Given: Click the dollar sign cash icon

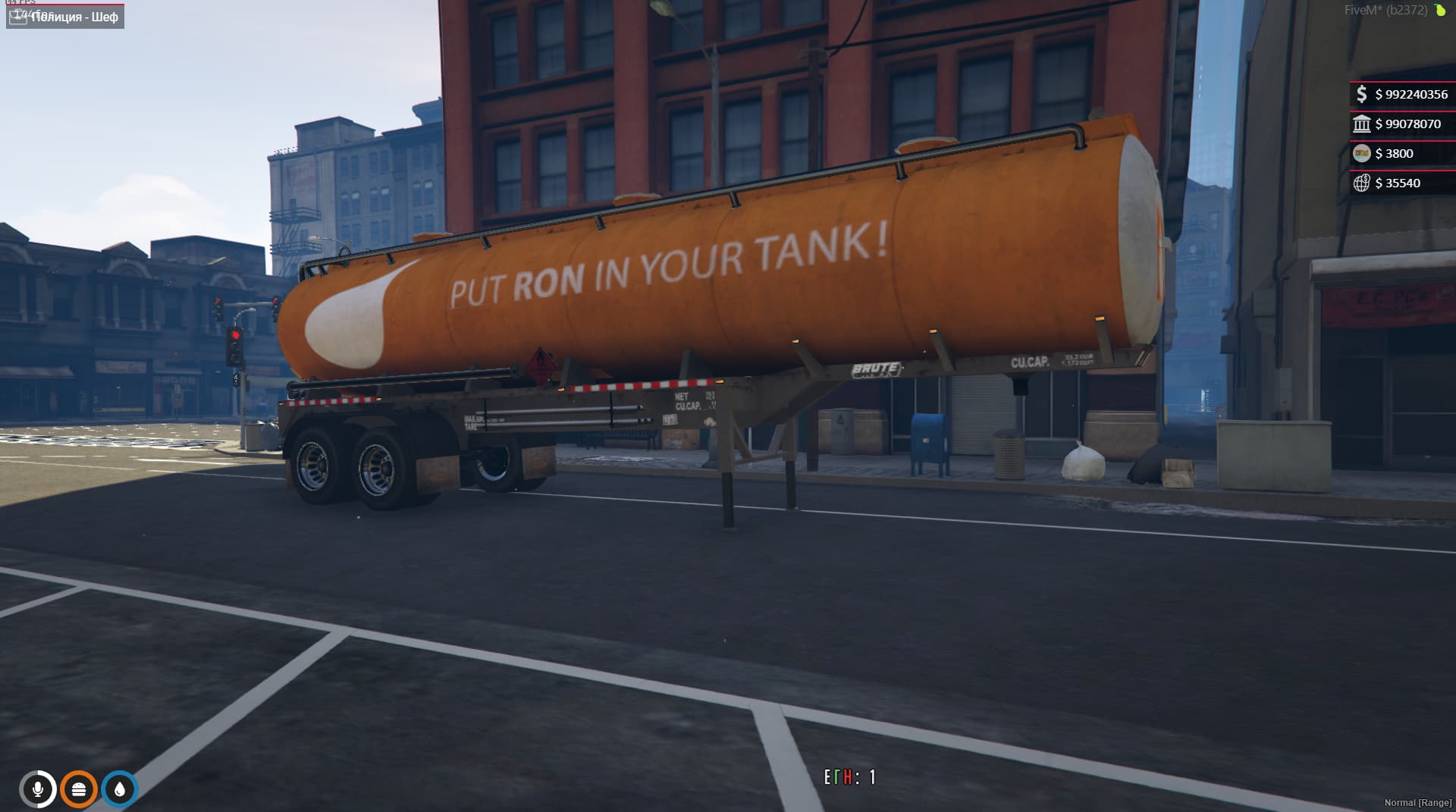Looking at the screenshot, I should [x=1361, y=94].
